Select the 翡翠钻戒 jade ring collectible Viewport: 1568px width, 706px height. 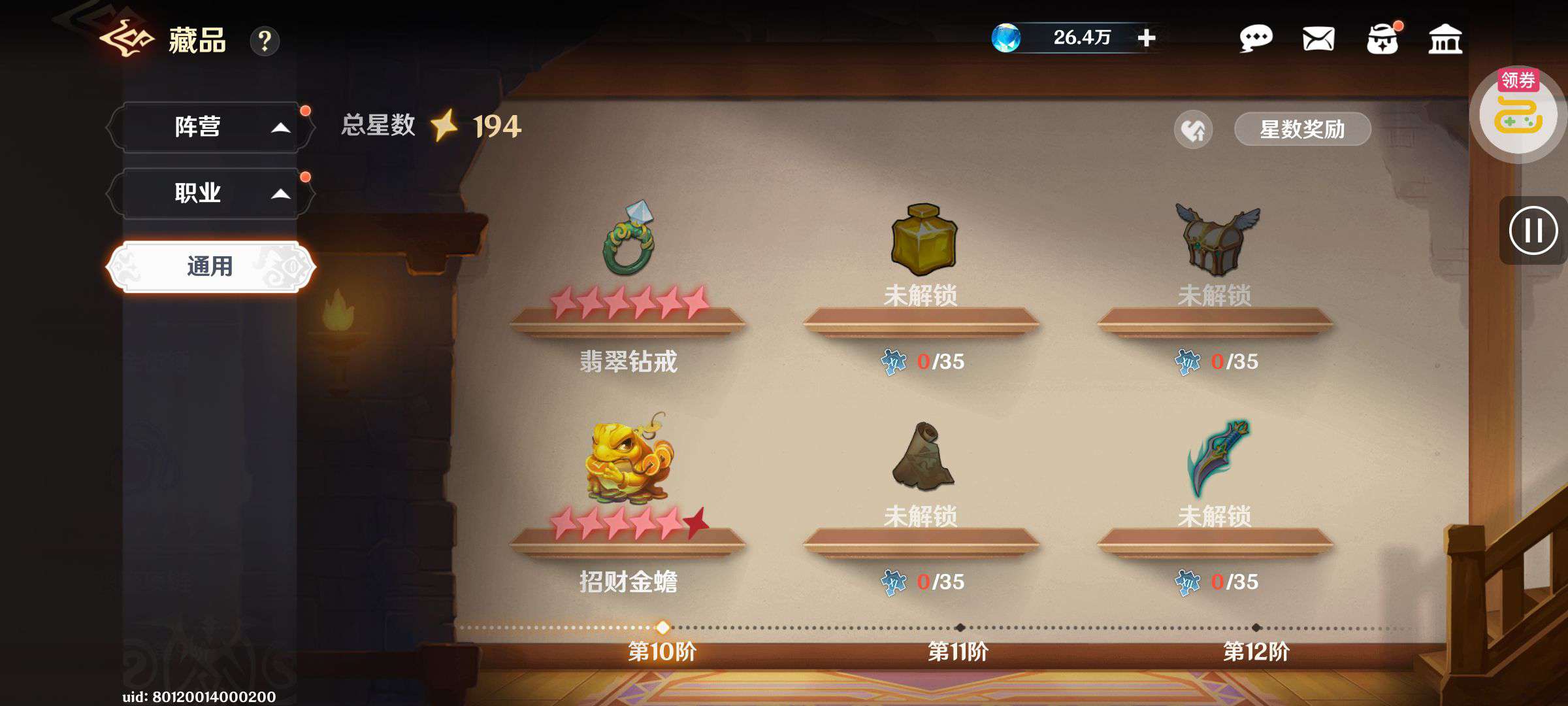628,239
